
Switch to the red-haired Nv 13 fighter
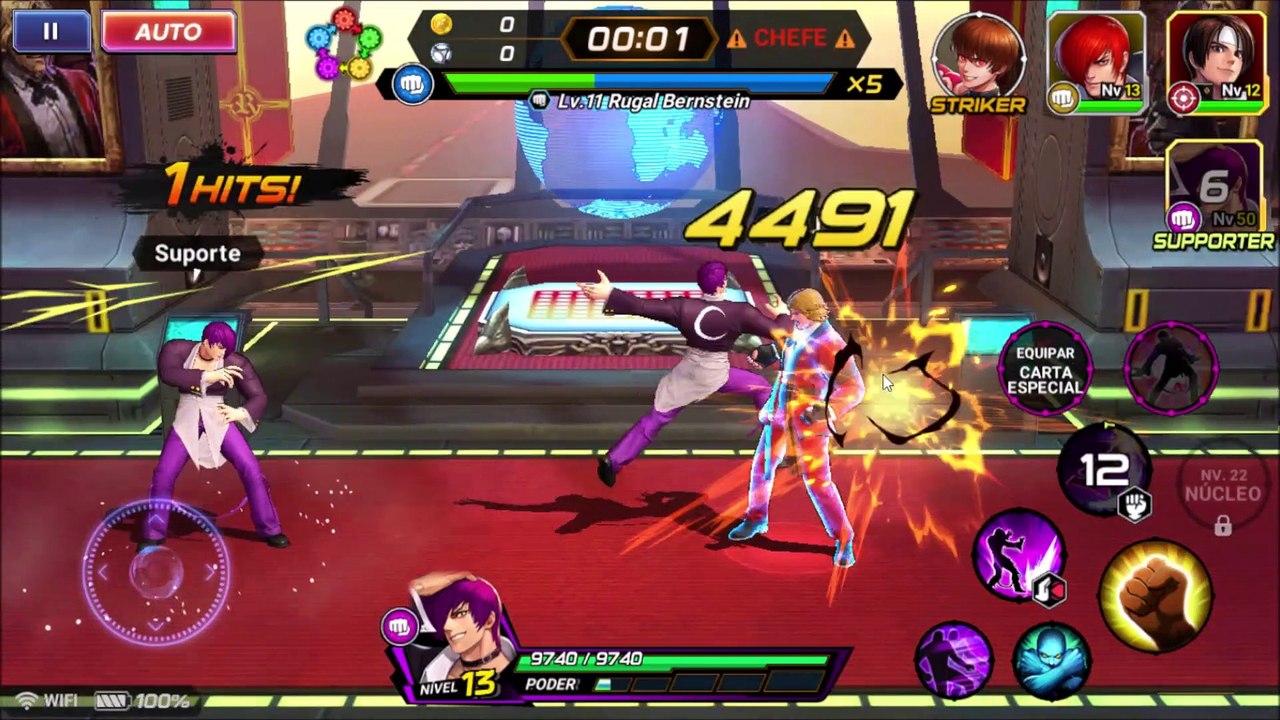tap(1096, 58)
